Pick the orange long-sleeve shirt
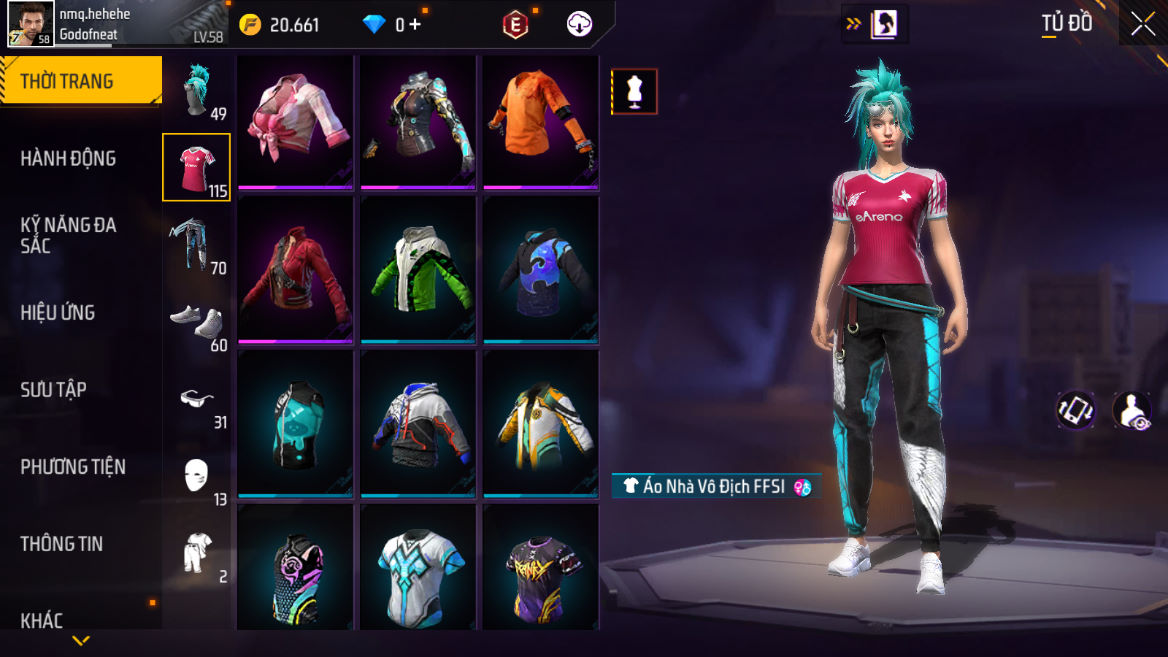The width and height of the screenshot is (1168, 657). (541, 122)
